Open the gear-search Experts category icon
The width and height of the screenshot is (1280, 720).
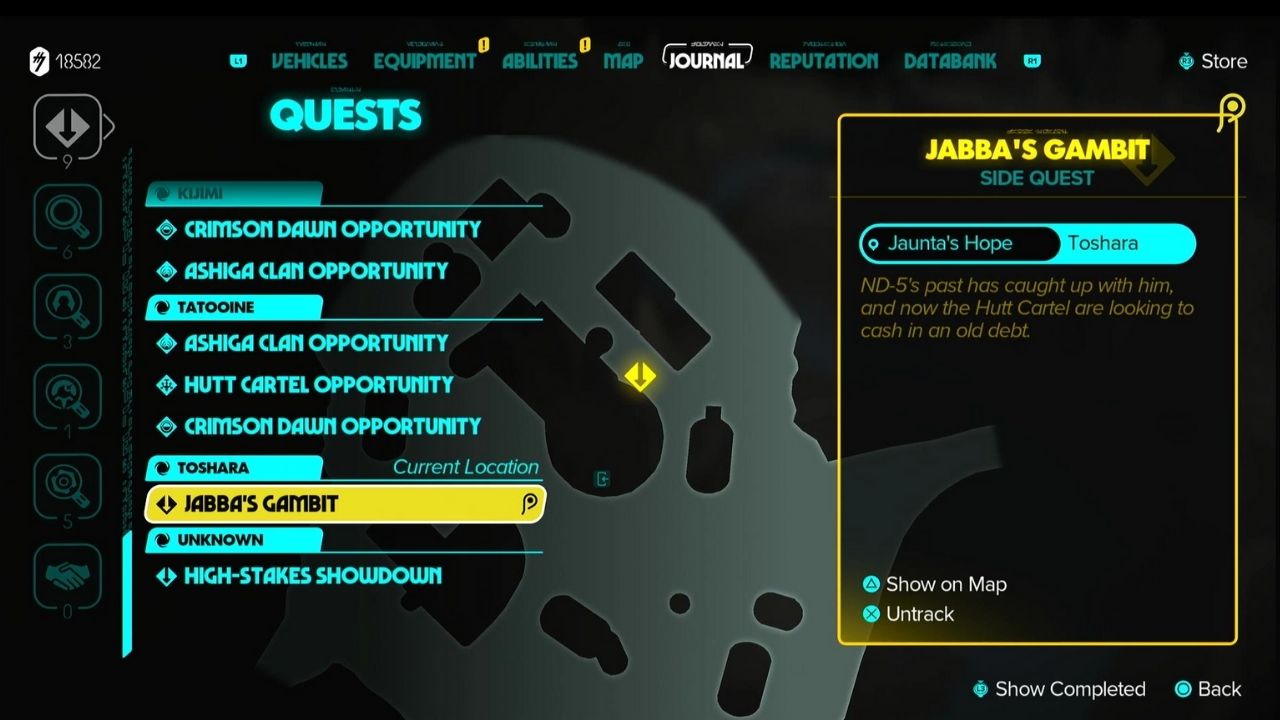68,486
